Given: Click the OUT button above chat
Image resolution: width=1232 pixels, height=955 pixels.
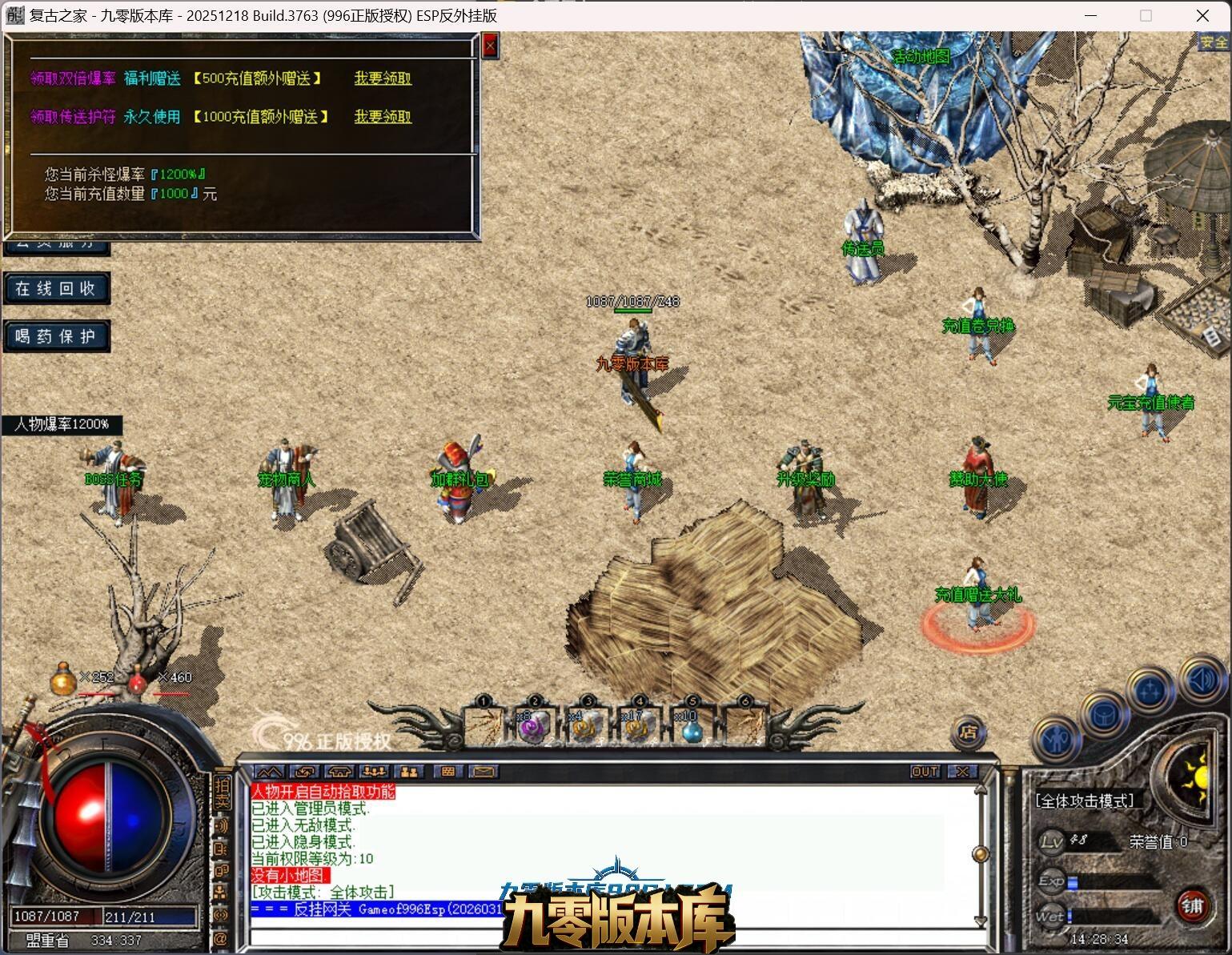Looking at the screenshot, I should pos(925,772).
